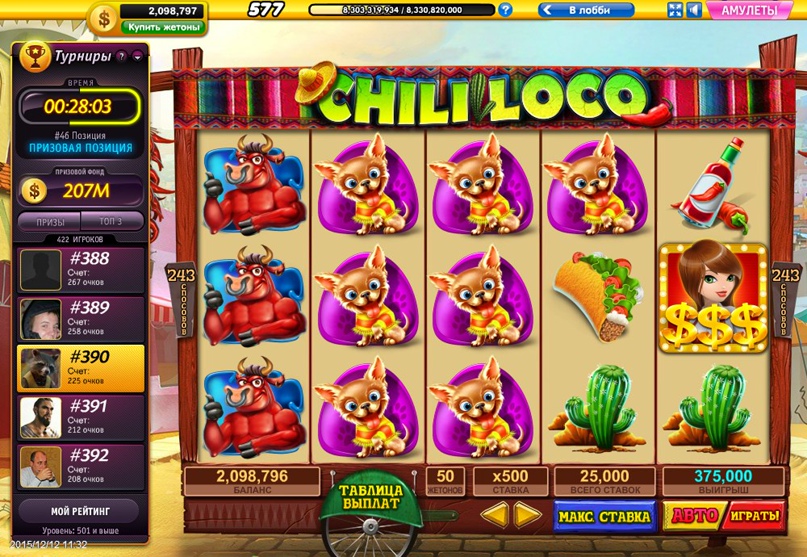Viewport: 807px width, 557px height.
Task: Click the green Купить жетоны button
Action: pos(152,28)
